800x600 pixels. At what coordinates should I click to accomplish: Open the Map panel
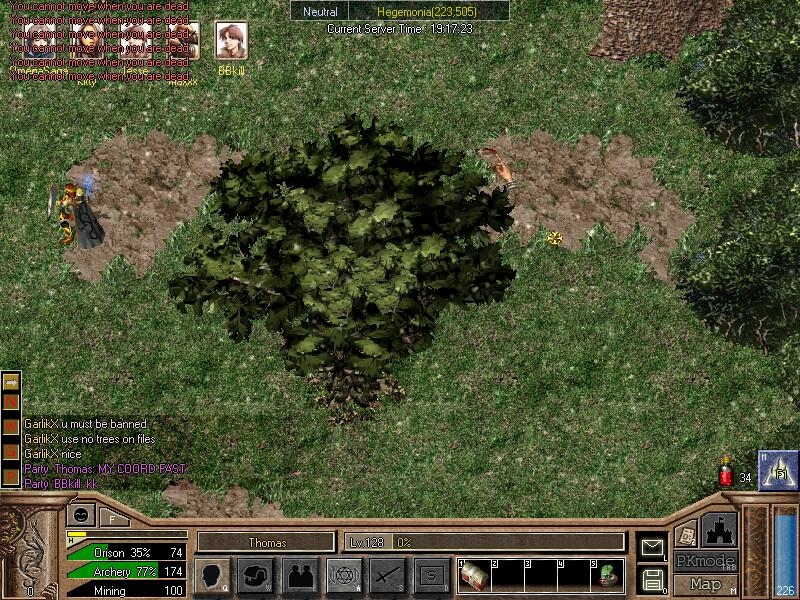click(705, 584)
